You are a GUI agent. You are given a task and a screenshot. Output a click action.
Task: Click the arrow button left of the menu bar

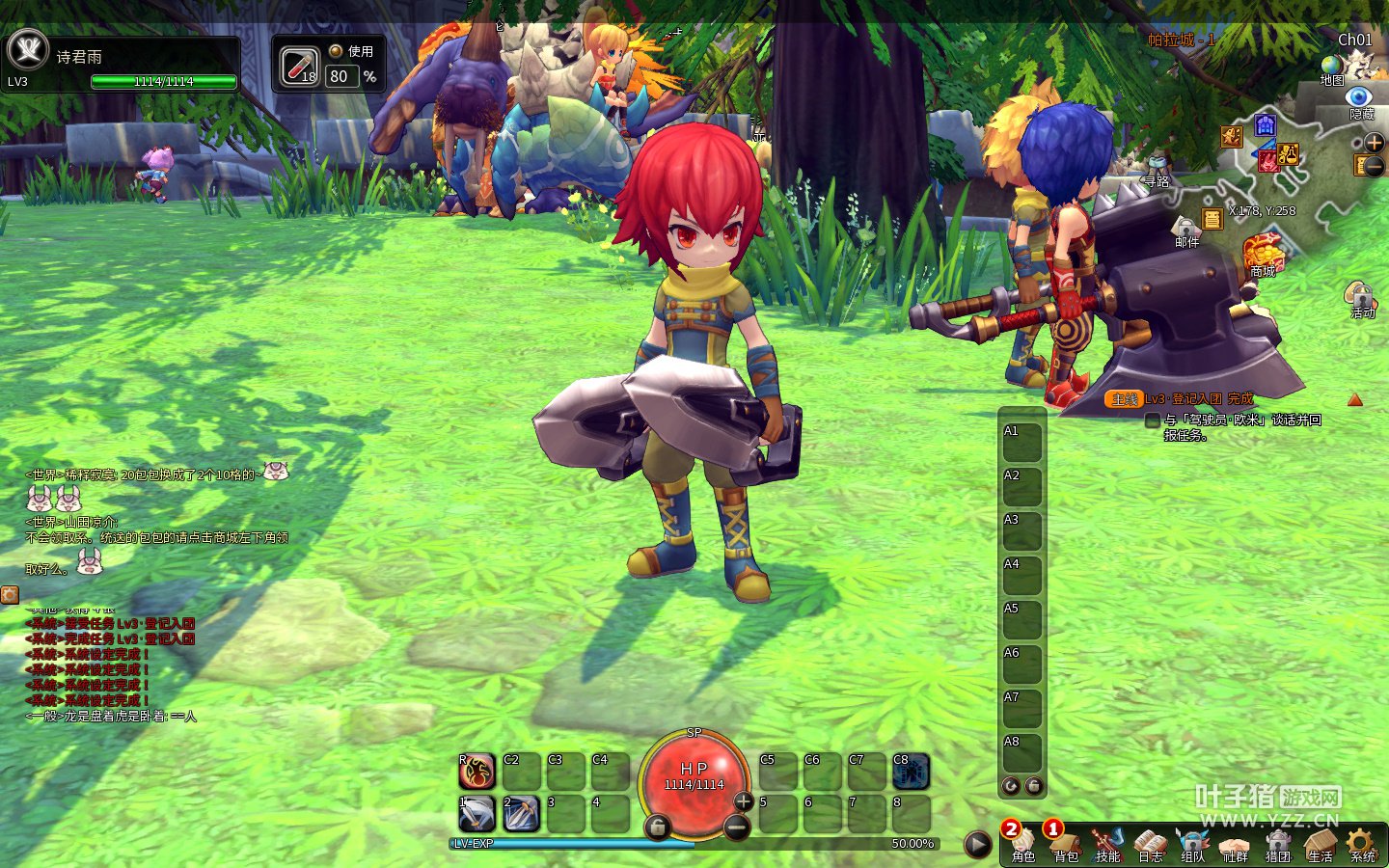978,845
